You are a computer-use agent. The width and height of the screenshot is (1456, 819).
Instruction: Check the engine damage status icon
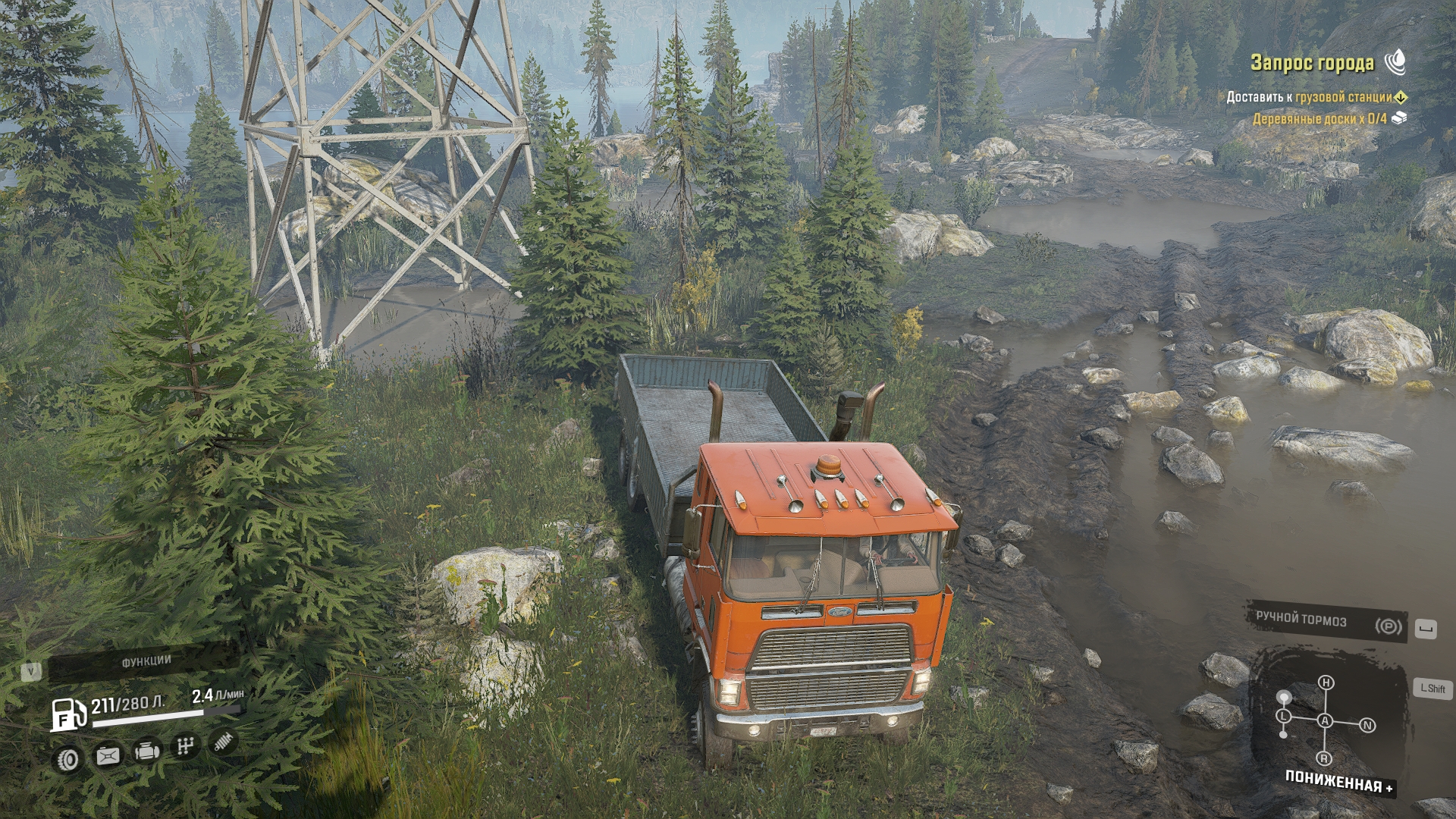point(147,751)
